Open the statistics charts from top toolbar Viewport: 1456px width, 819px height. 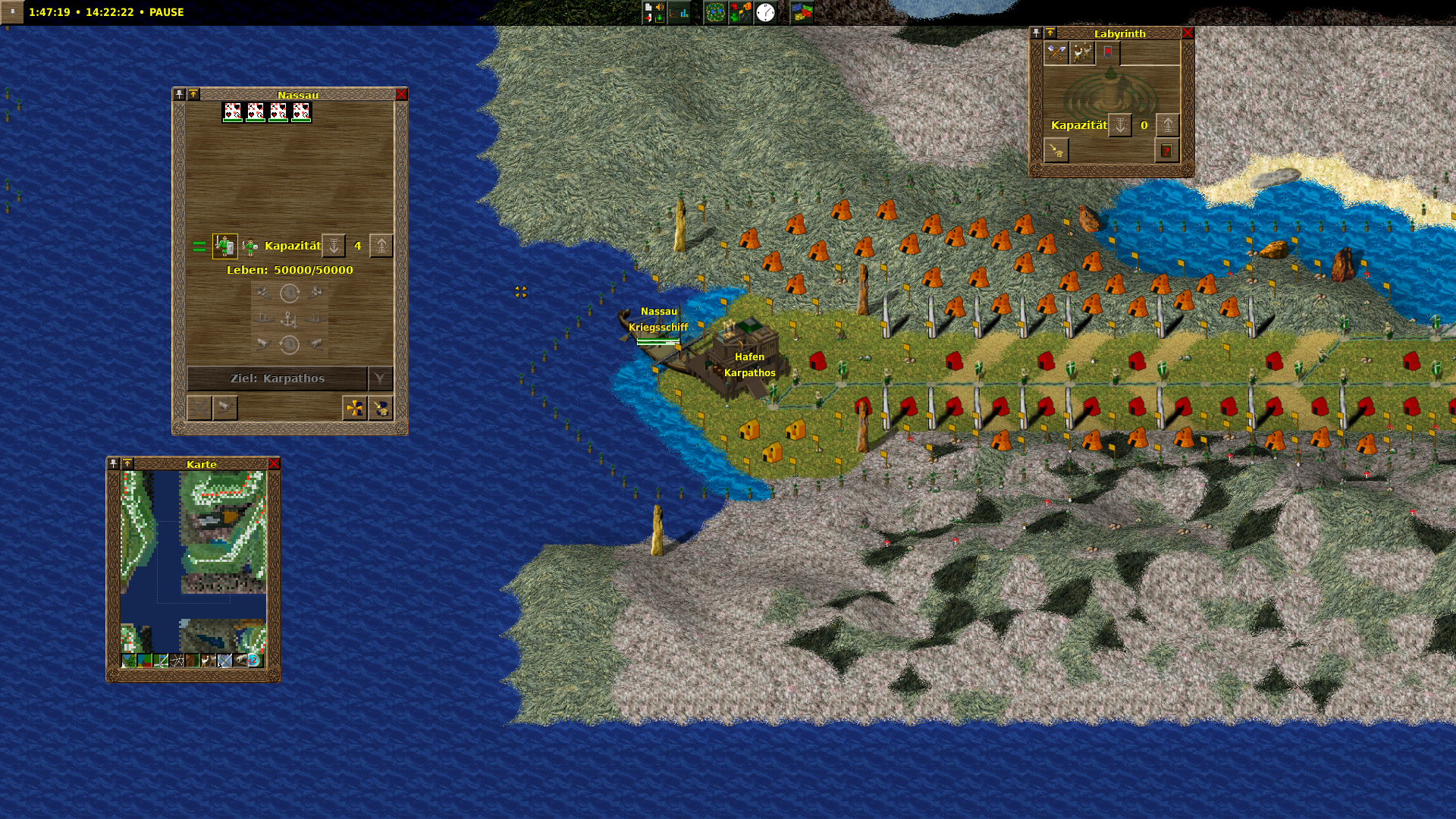click(x=680, y=12)
